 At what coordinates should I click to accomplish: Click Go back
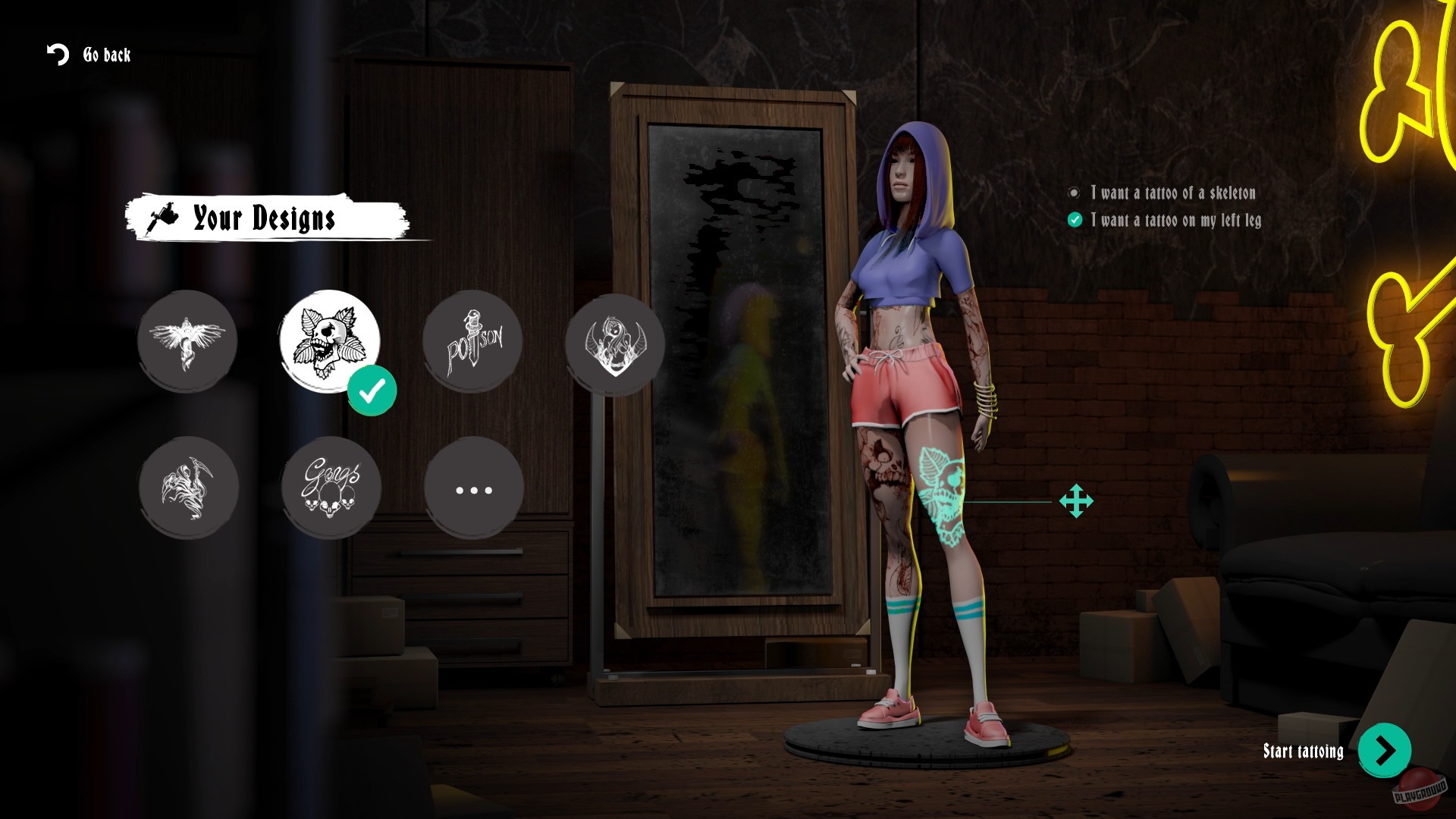(107, 55)
